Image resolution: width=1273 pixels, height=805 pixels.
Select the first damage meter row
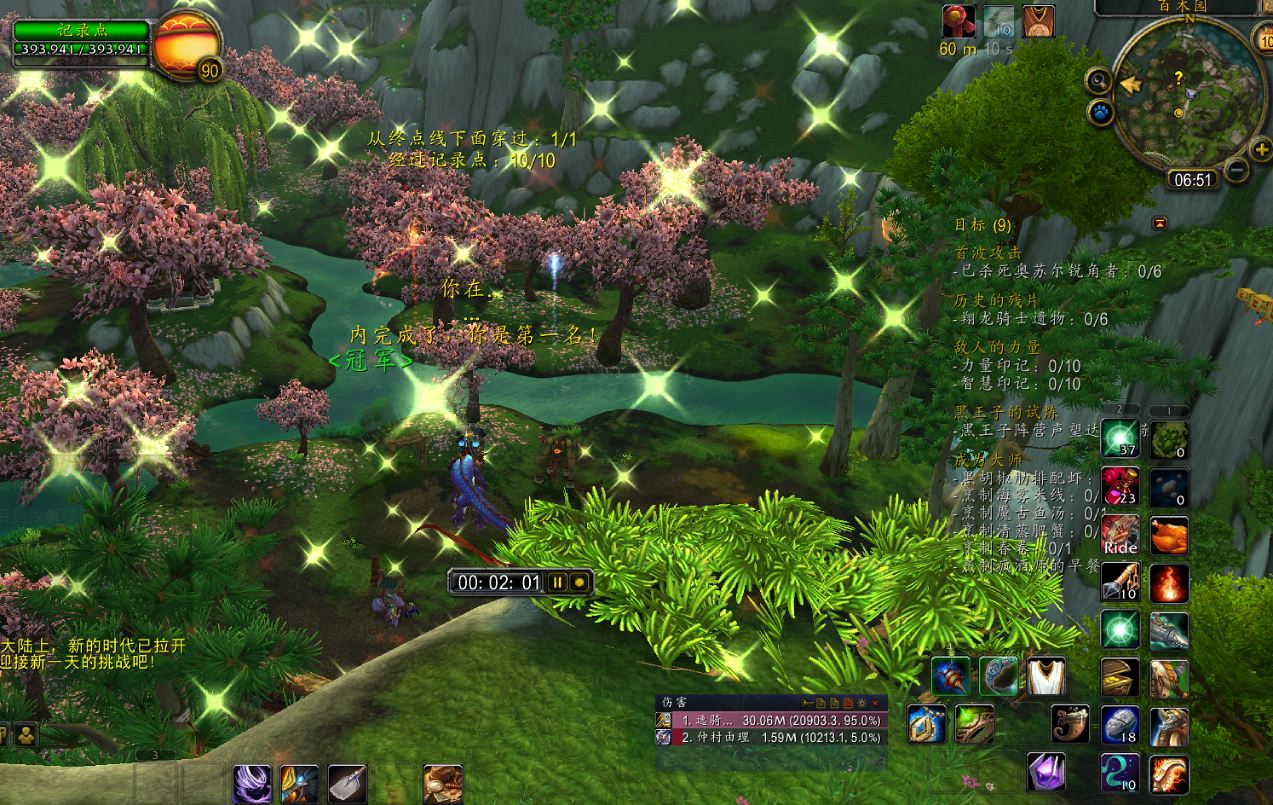tap(770, 720)
